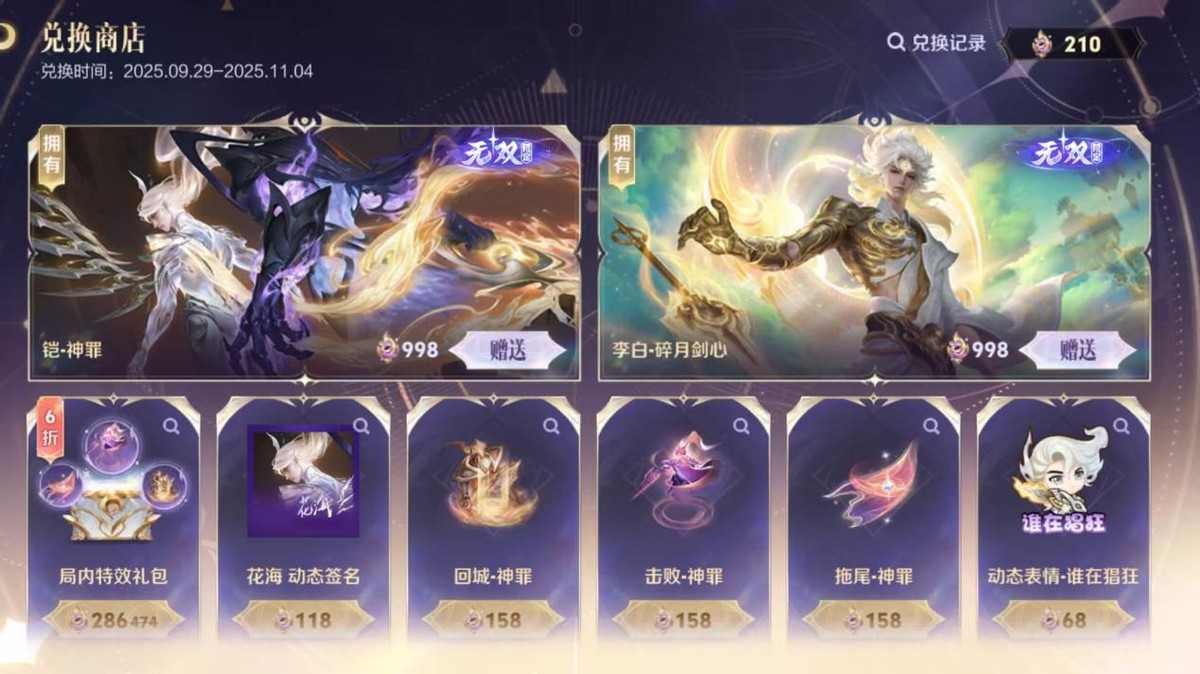The height and width of the screenshot is (674, 1200).
Task: Preview 击败-神罪 with its magnifier icon
Action: pyautogui.click(x=741, y=427)
